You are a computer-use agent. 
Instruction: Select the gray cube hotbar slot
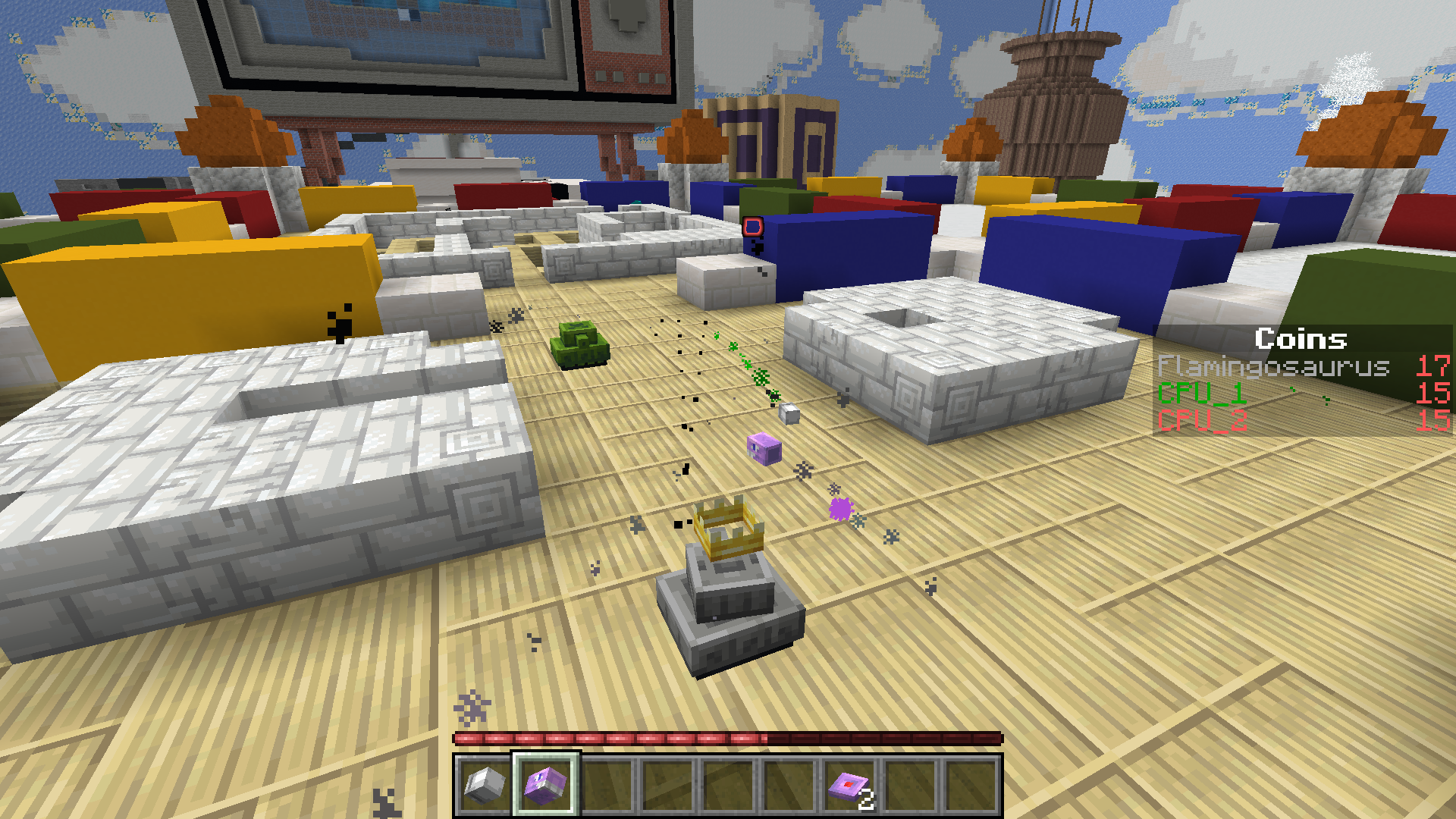click(x=485, y=785)
